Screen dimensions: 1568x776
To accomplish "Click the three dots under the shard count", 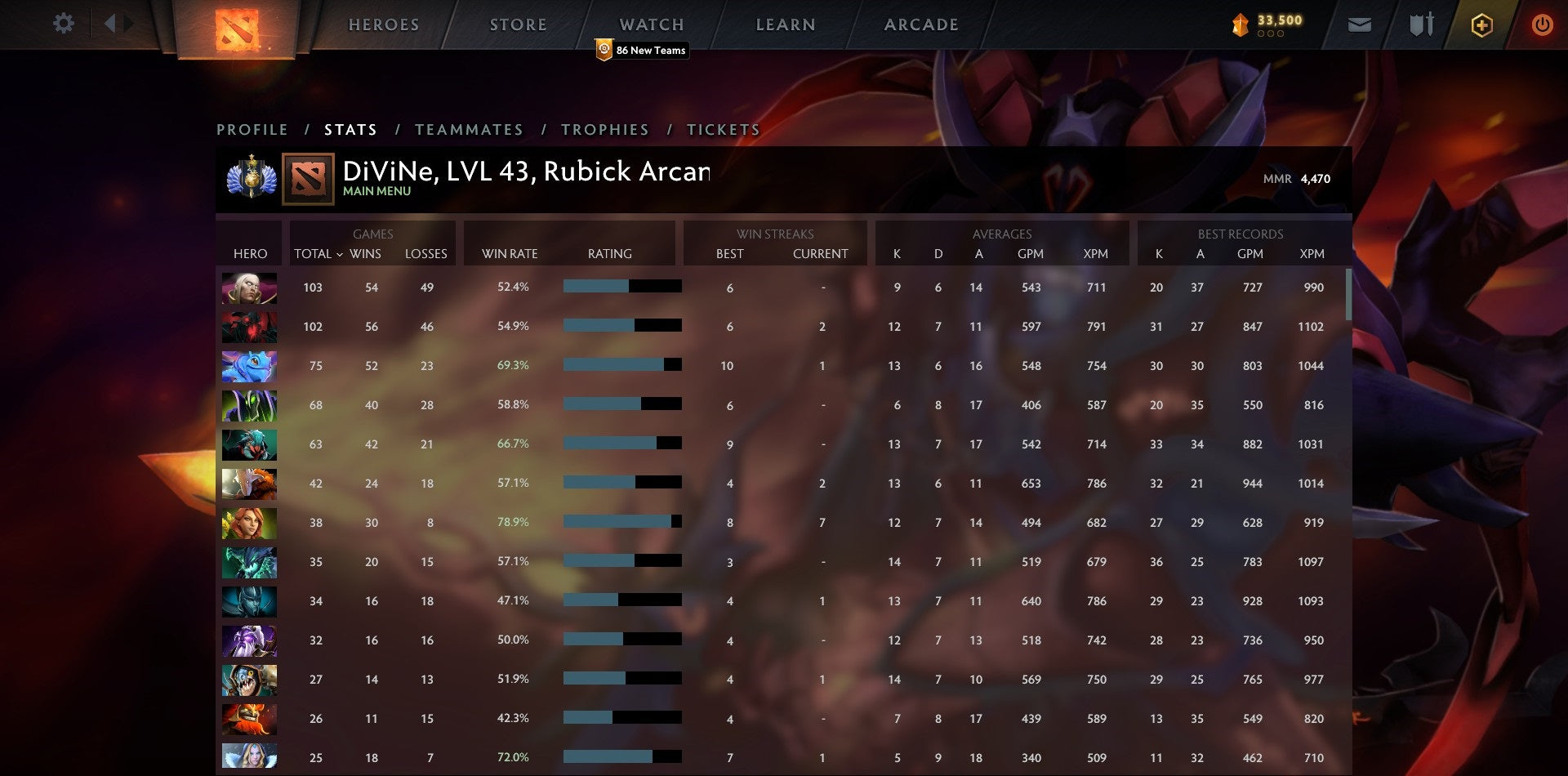I will (1272, 34).
